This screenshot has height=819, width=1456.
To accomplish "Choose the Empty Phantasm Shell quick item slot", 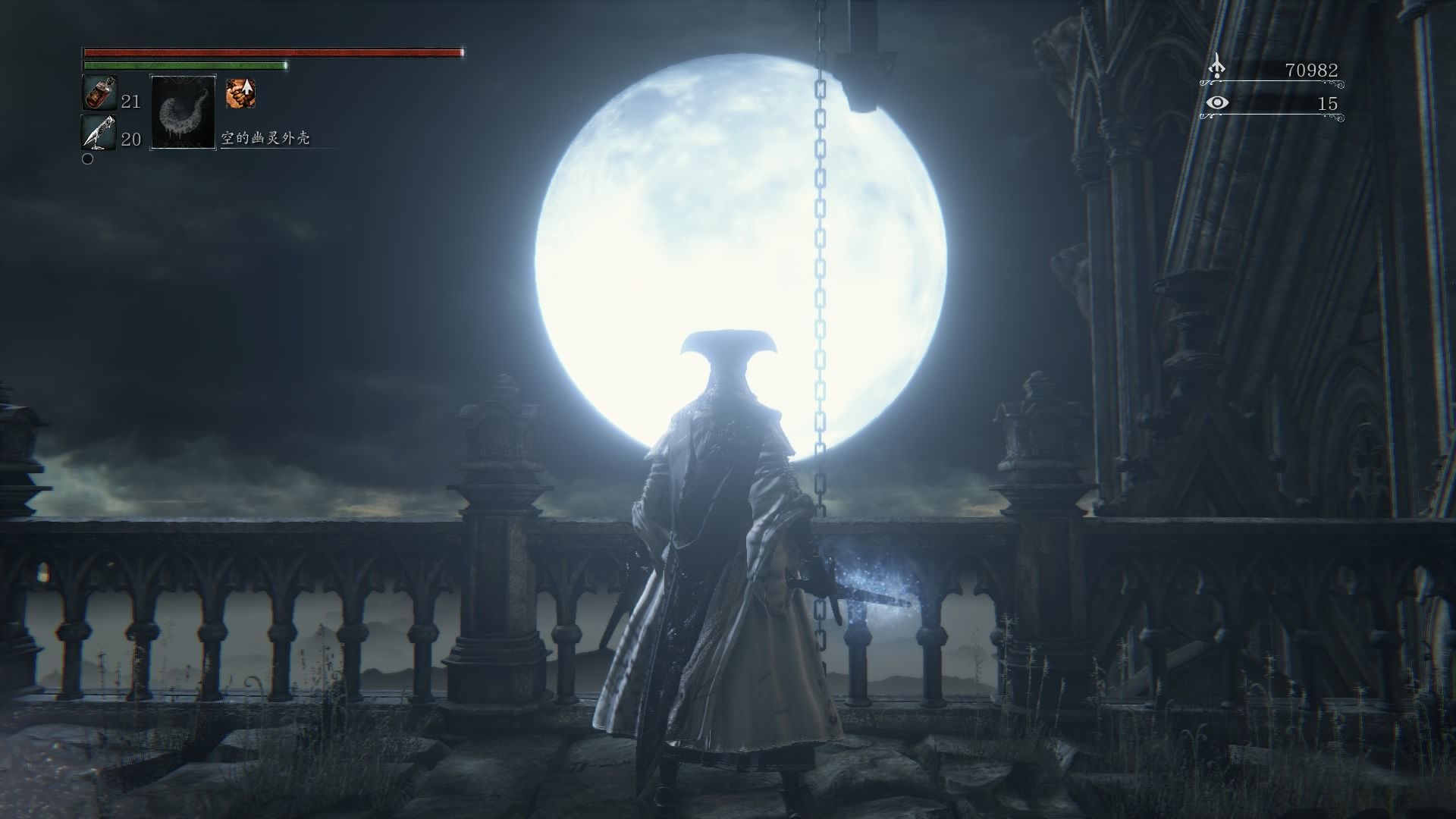I will [x=184, y=112].
